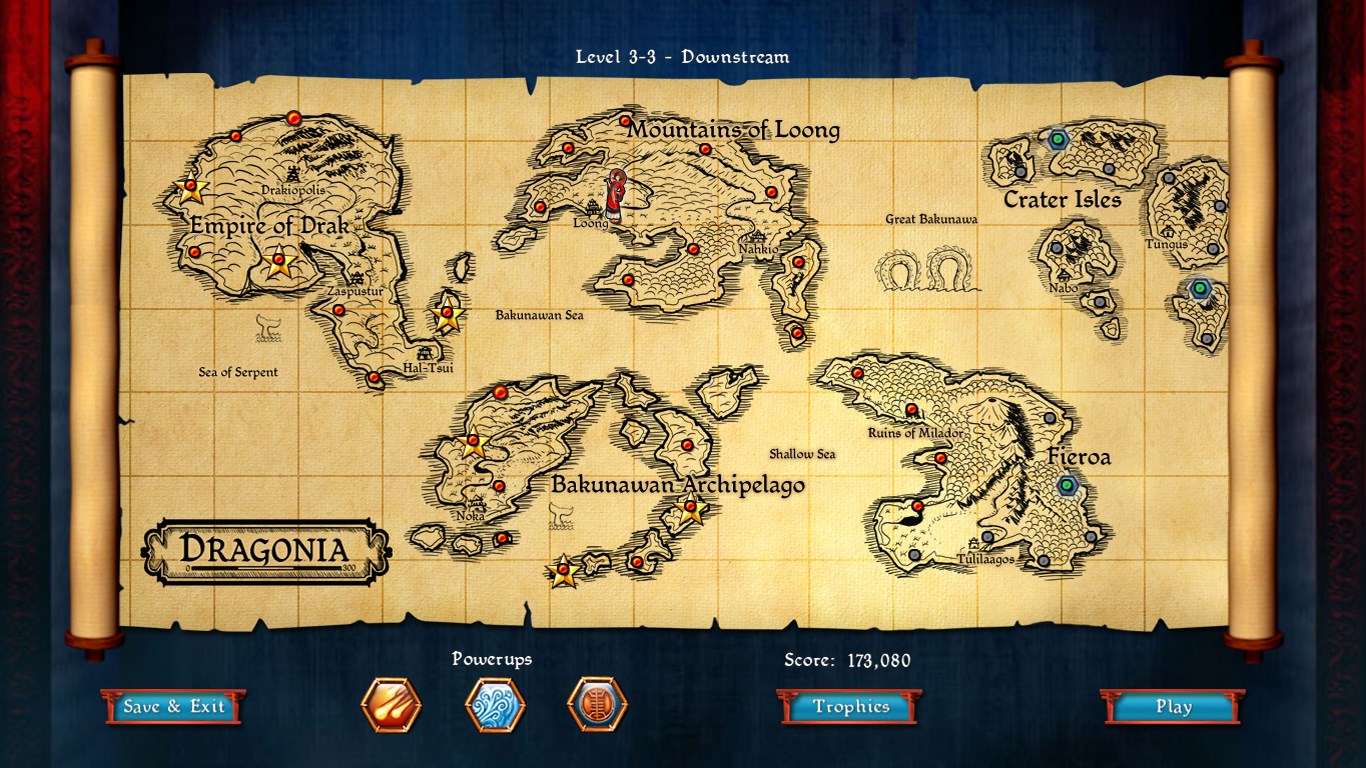Click the player character standing at Loong
The height and width of the screenshot is (768, 1366).
click(616, 196)
